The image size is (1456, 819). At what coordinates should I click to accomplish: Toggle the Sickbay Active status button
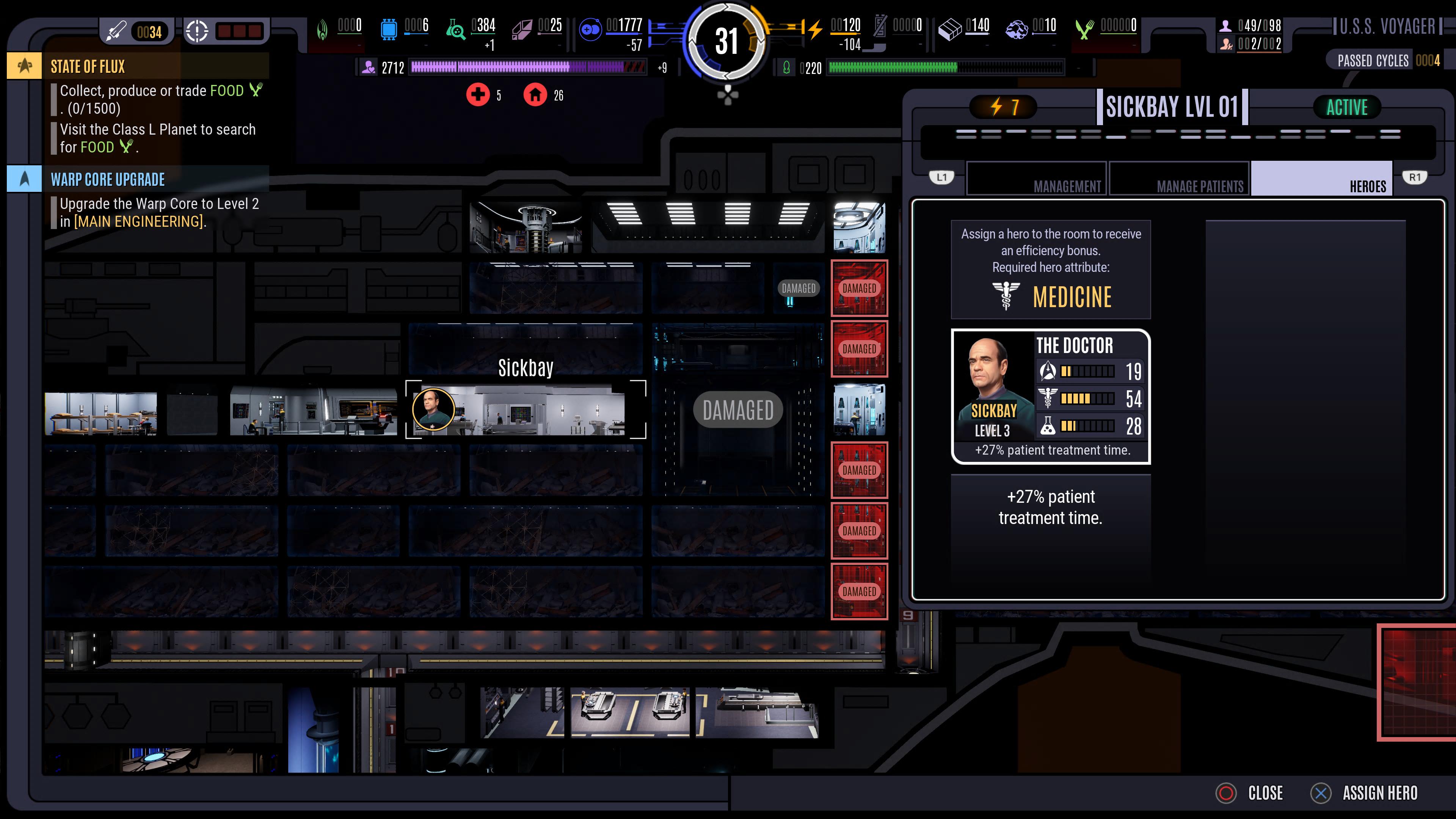[1346, 107]
